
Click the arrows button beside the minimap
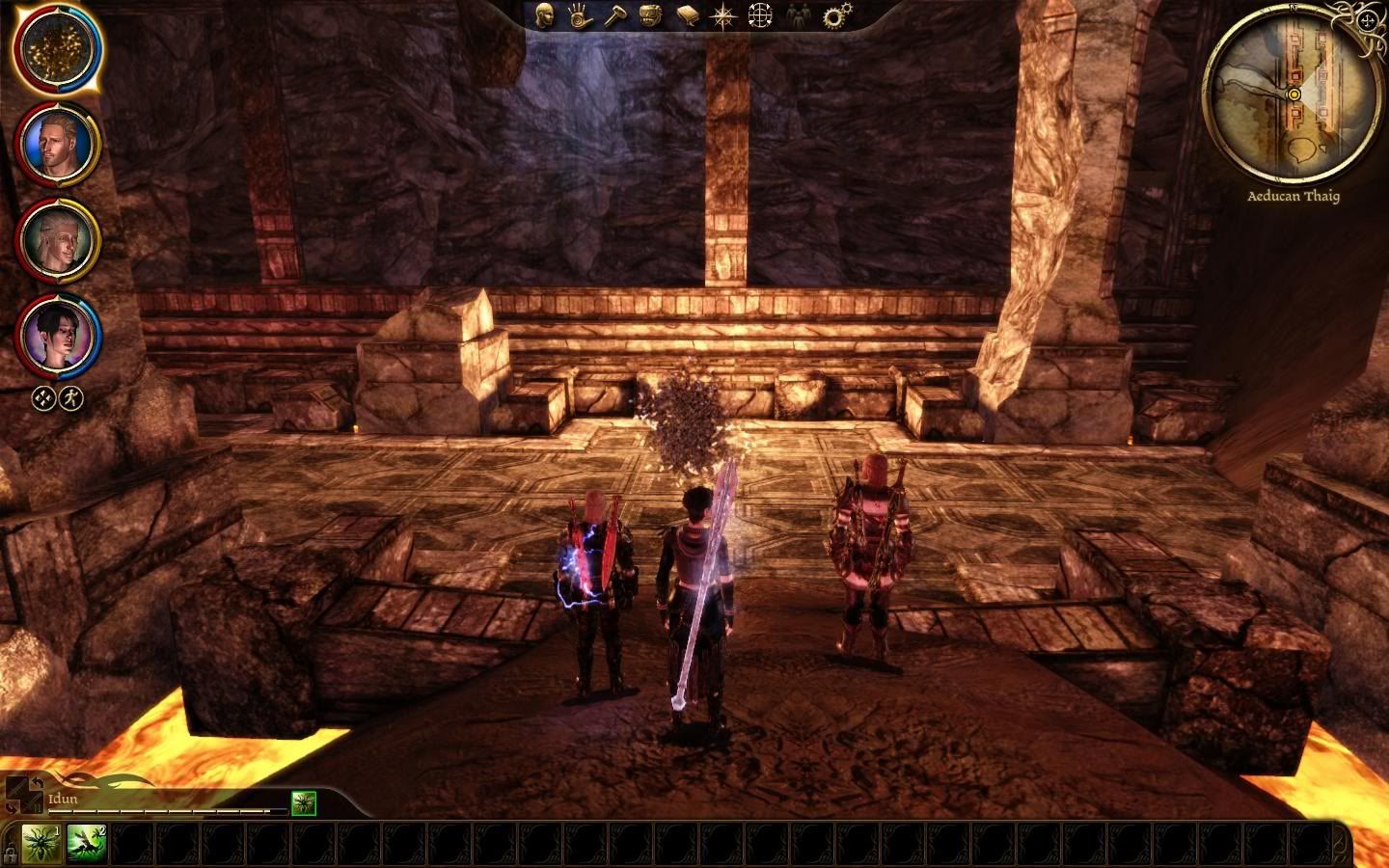1367,19
